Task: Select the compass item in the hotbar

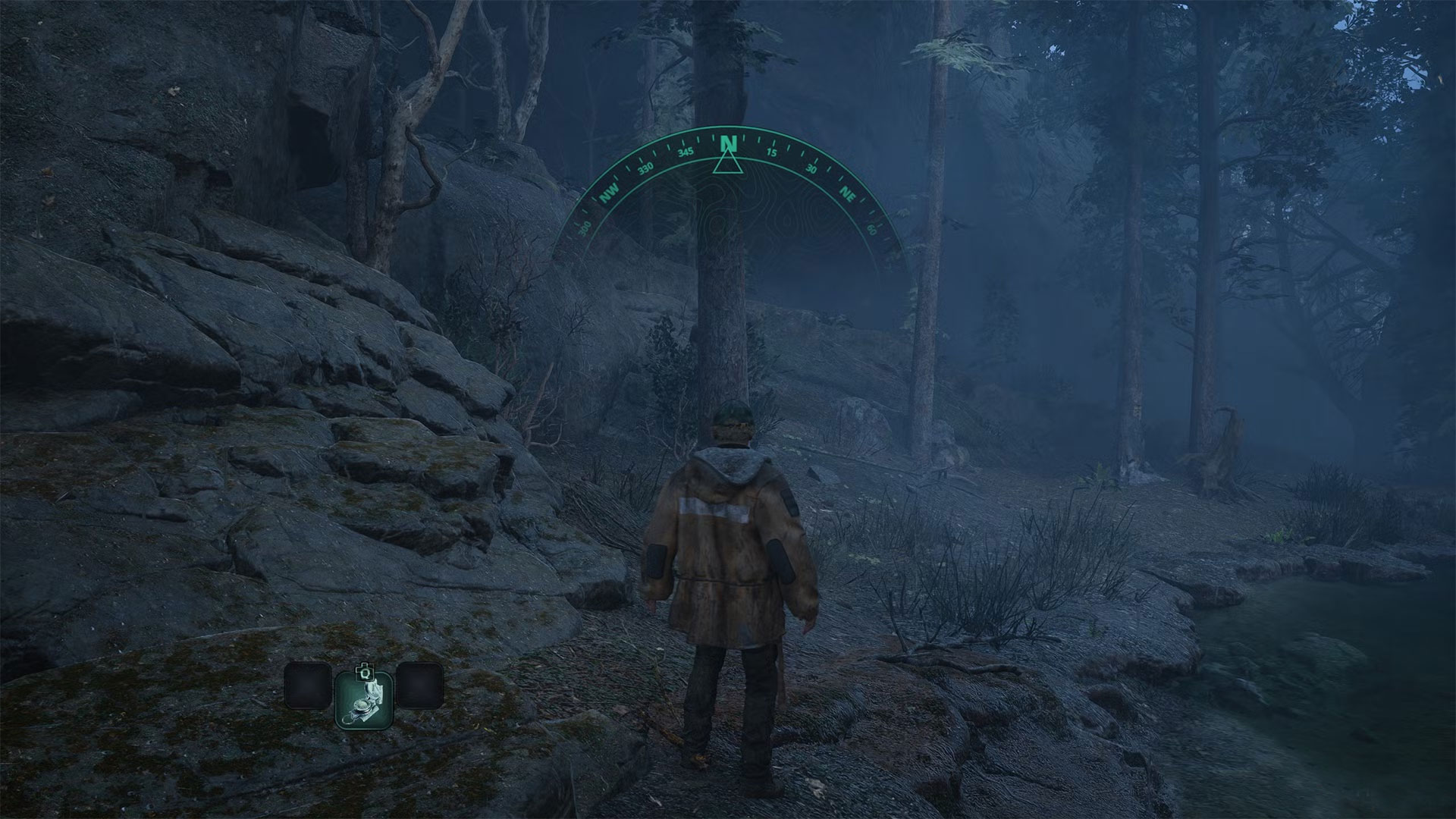Action: point(364,699)
